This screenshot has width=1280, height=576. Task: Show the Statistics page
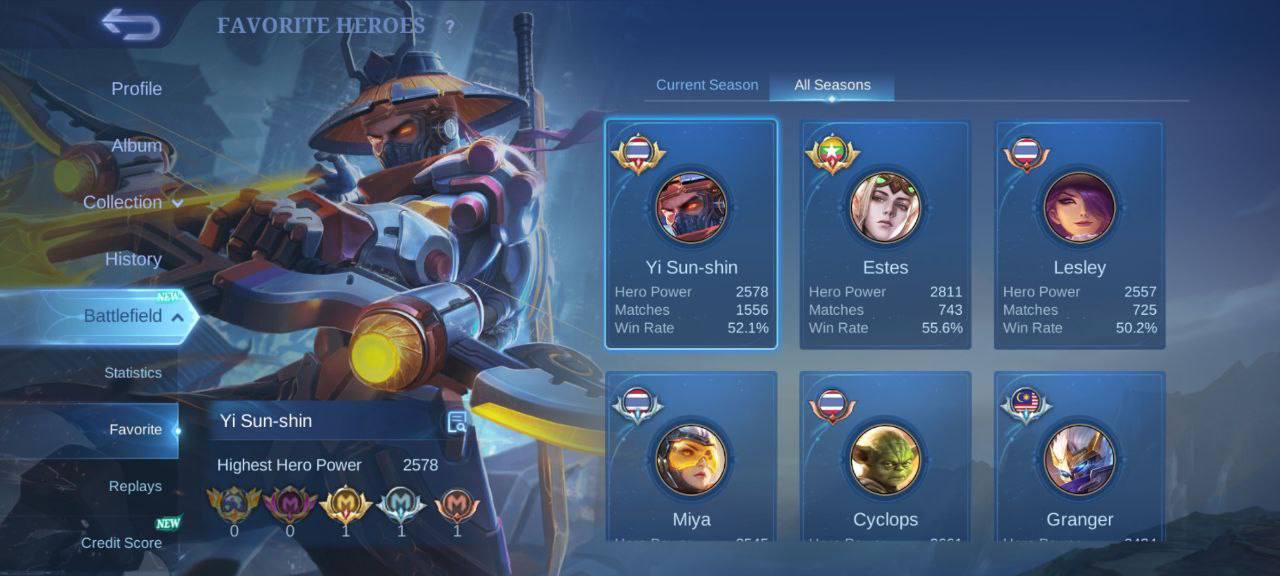pyautogui.click(x=132, y=373)
